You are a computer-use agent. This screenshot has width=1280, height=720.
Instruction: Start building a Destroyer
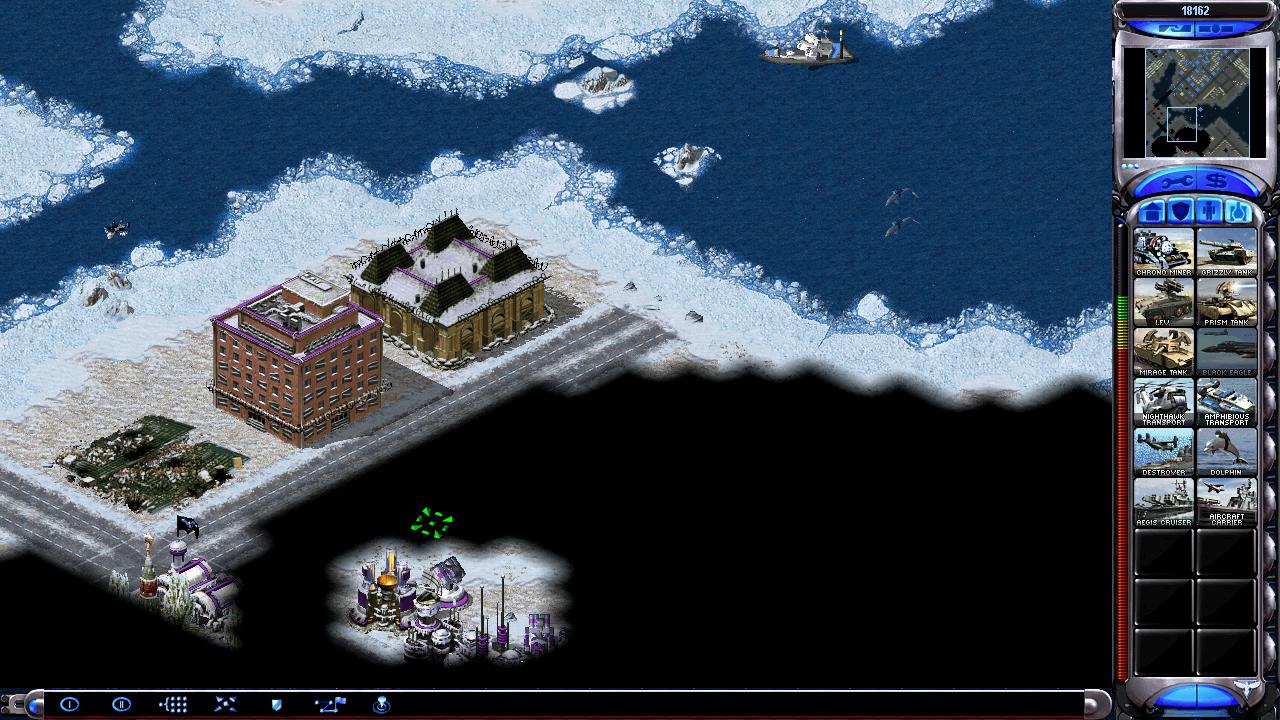[x=1163, y=452]
